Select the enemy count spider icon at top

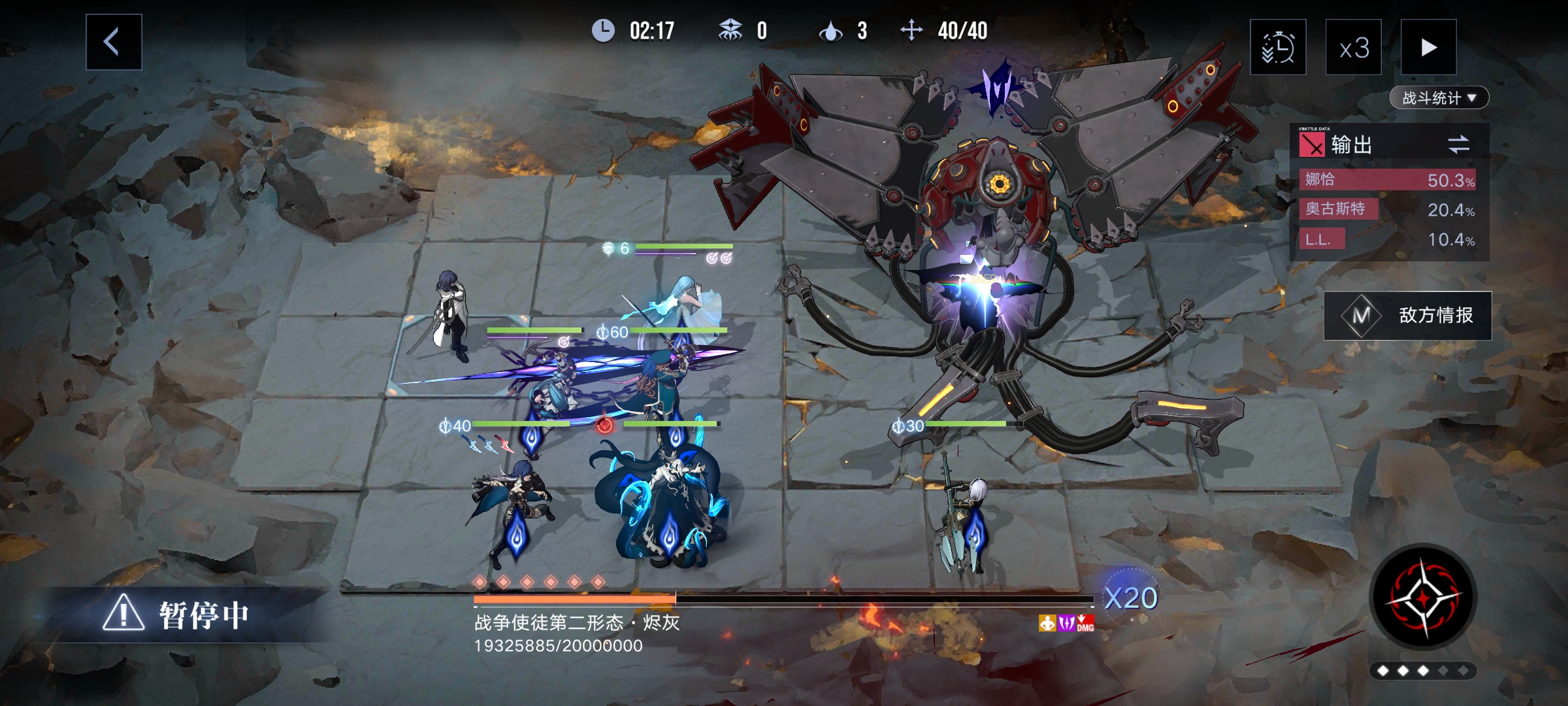tap(732, 29)
